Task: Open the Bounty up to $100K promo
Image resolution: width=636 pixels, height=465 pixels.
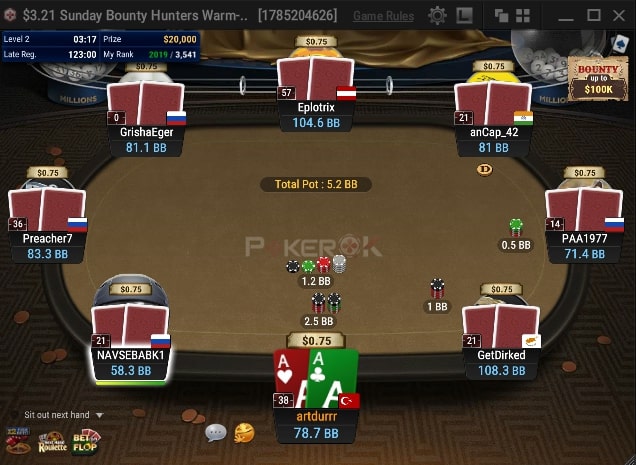Action: pos(596,78)
